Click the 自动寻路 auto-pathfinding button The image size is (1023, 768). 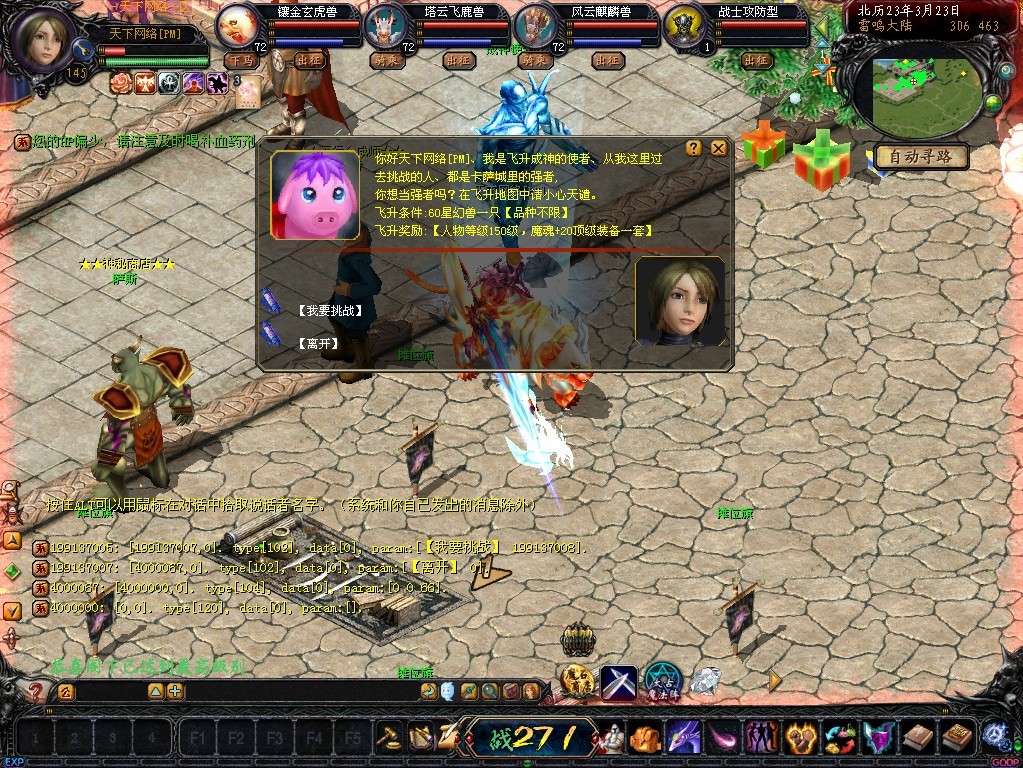click(921, 157)
